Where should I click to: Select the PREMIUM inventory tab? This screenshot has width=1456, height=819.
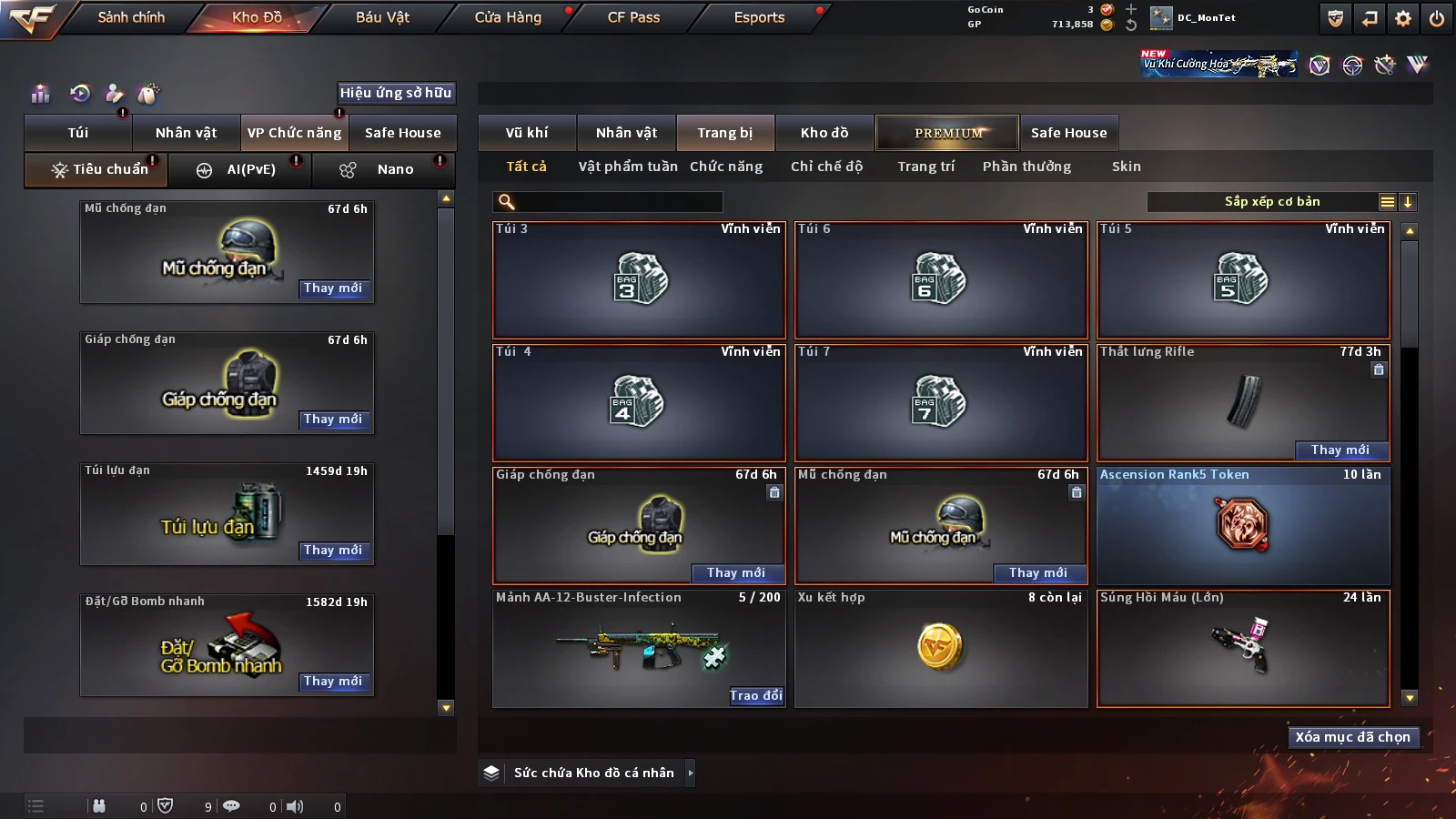(x=948, y=133)
